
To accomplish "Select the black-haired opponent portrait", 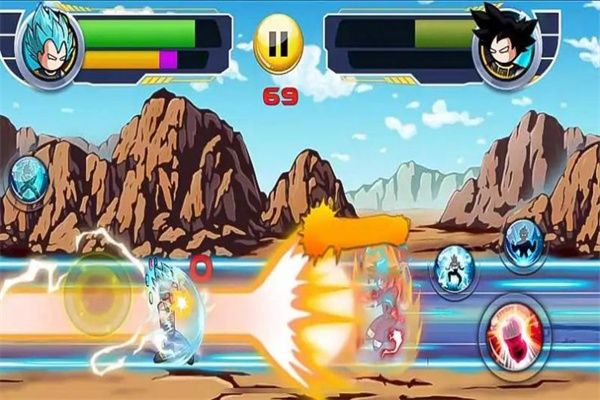I will pyautogui.click(x=507, y=45).
